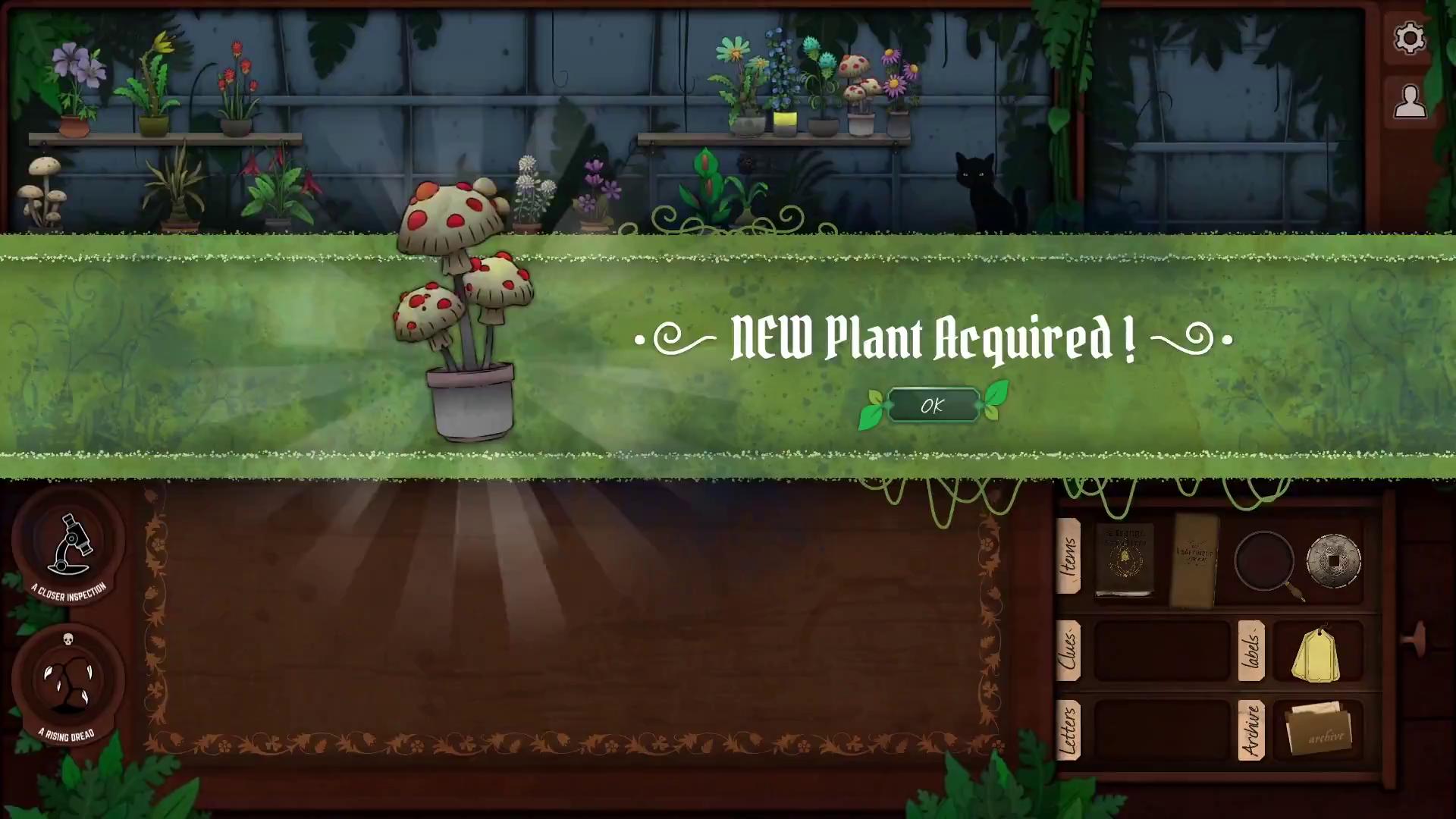Viewport: 1456px width, 819px height.
Task: Open the tan notebook in the drawer
Action: [x=1195, y=560]
